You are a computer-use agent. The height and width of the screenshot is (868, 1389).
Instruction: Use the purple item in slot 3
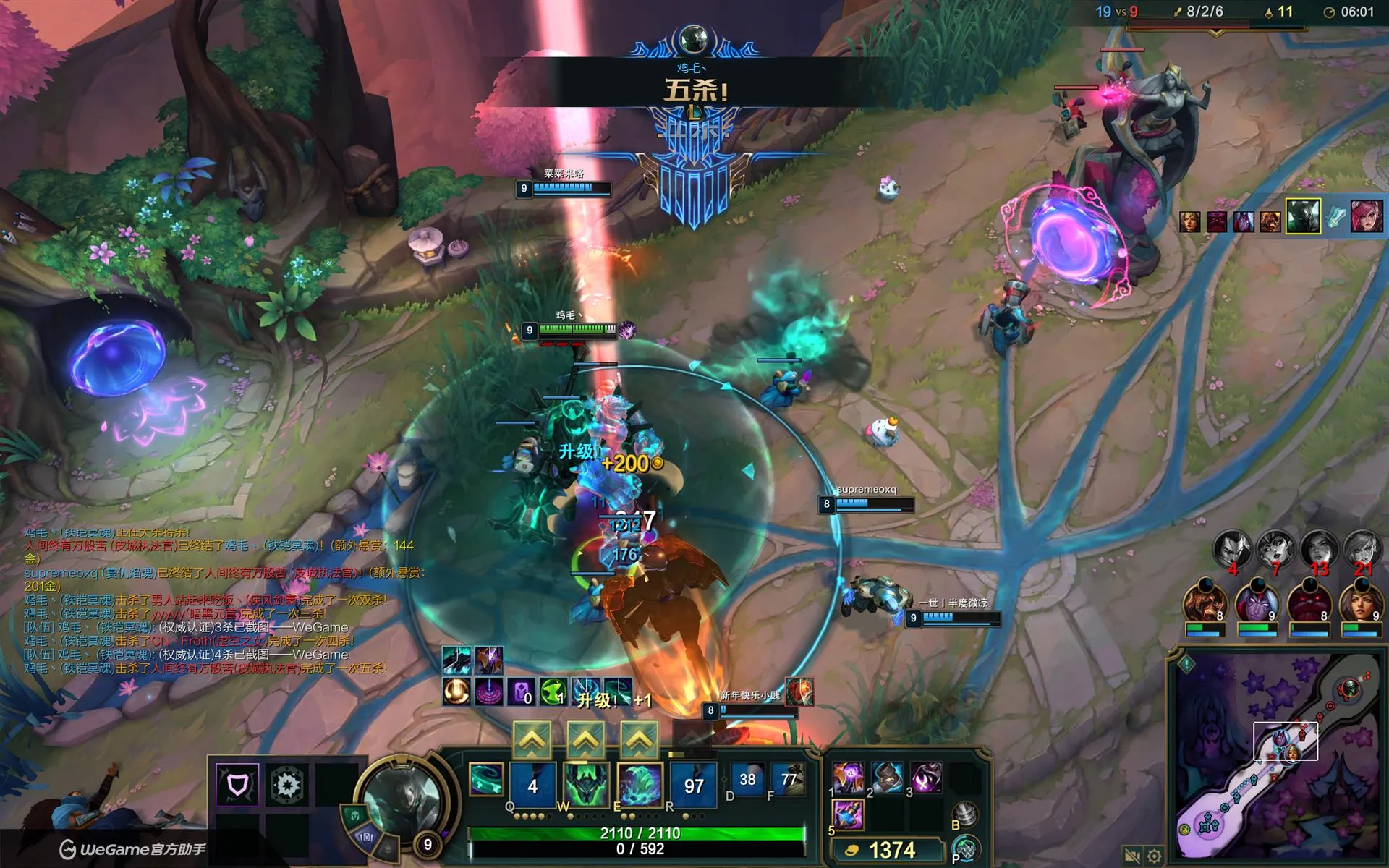point(925,778)
